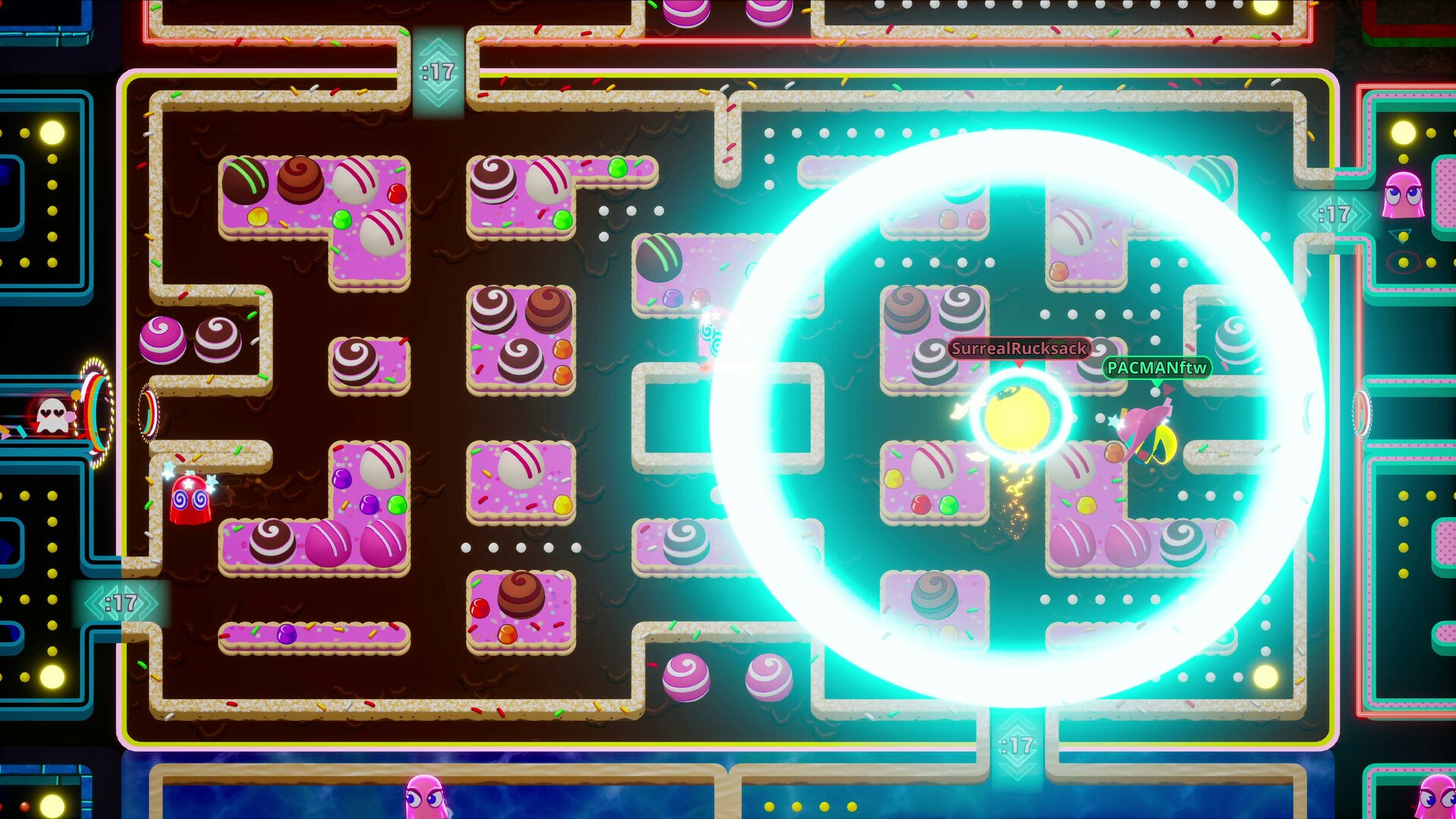Image resolution: width=1456 pixels, height=819 pixels.
Task: Click the :17 gate marker at the bottom center
Action: (1020, 747)
